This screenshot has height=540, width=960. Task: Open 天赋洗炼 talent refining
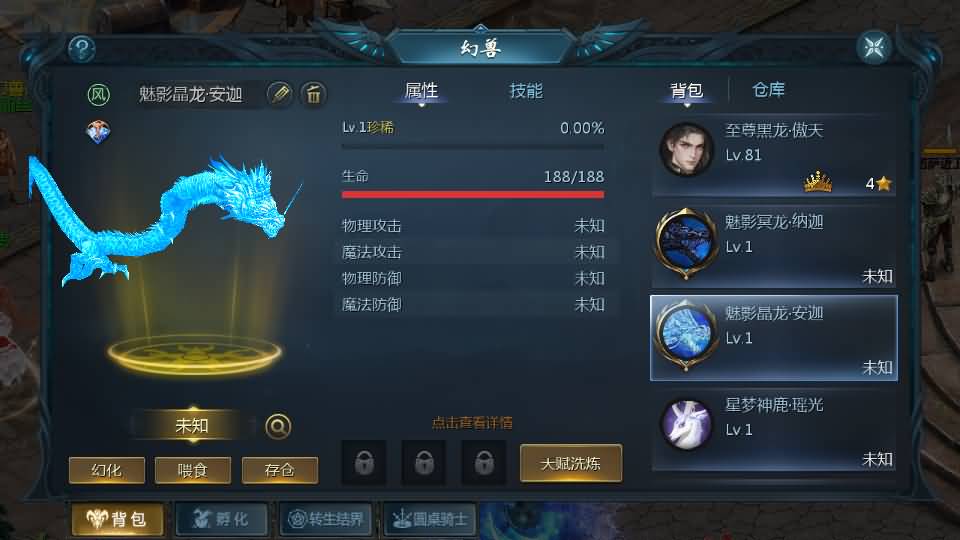point(570,463)
